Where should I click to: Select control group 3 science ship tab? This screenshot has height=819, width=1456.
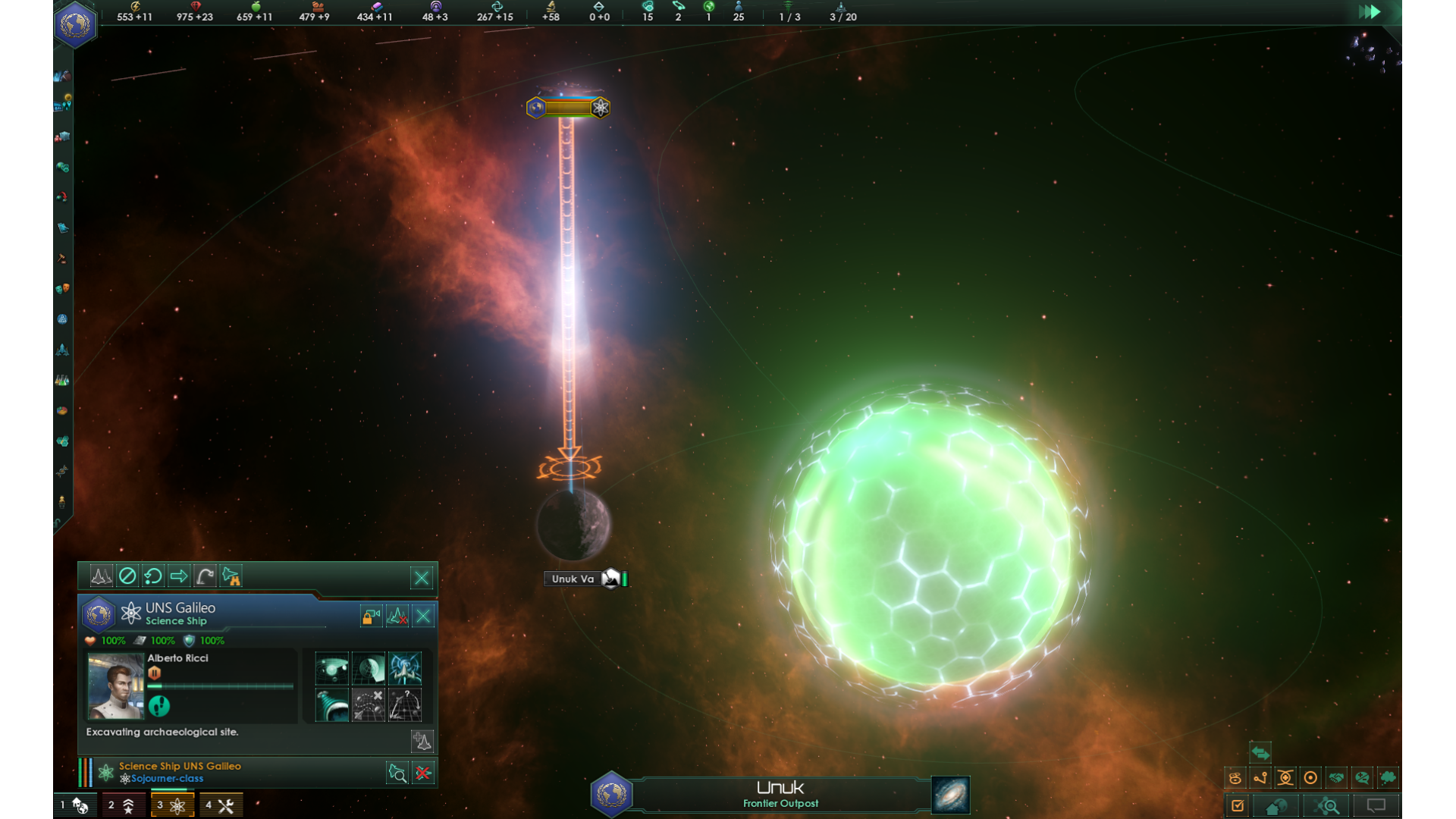pyautogui.click(x=172, y=805)
